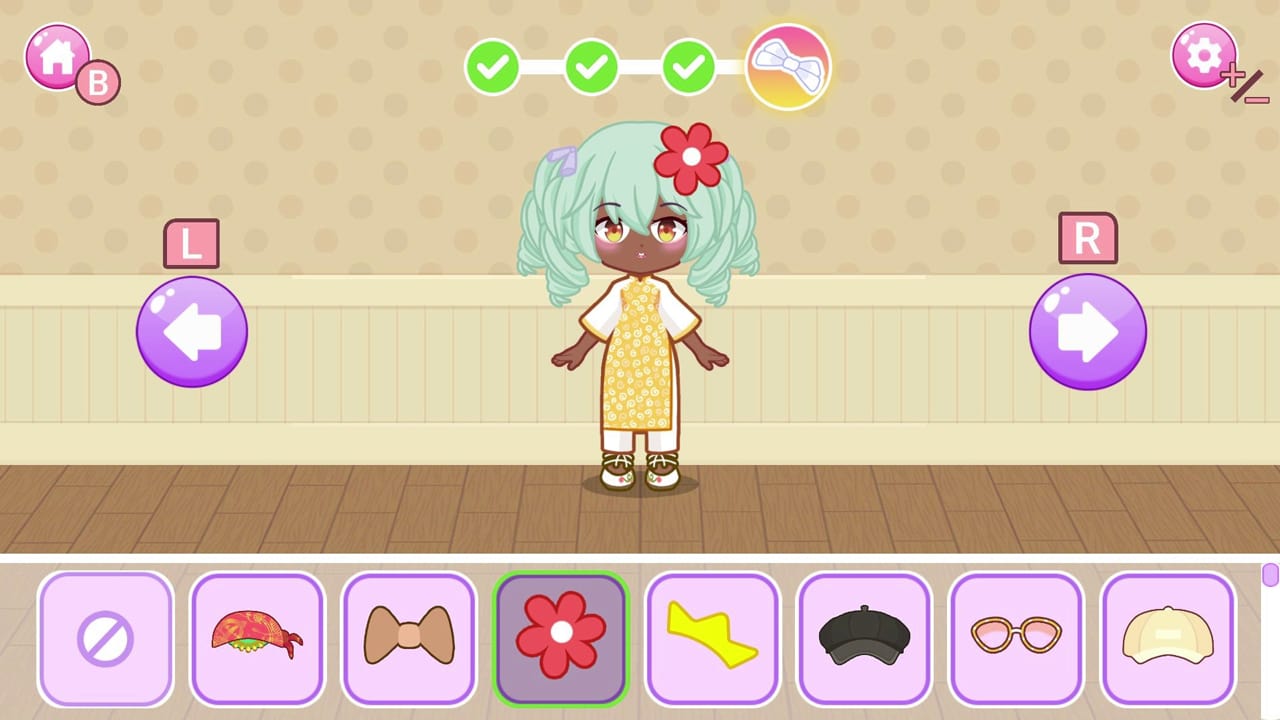Go to the previous page with left arrow
Viewport: 1280px width, 720px height.
click(x=191, y=330)
